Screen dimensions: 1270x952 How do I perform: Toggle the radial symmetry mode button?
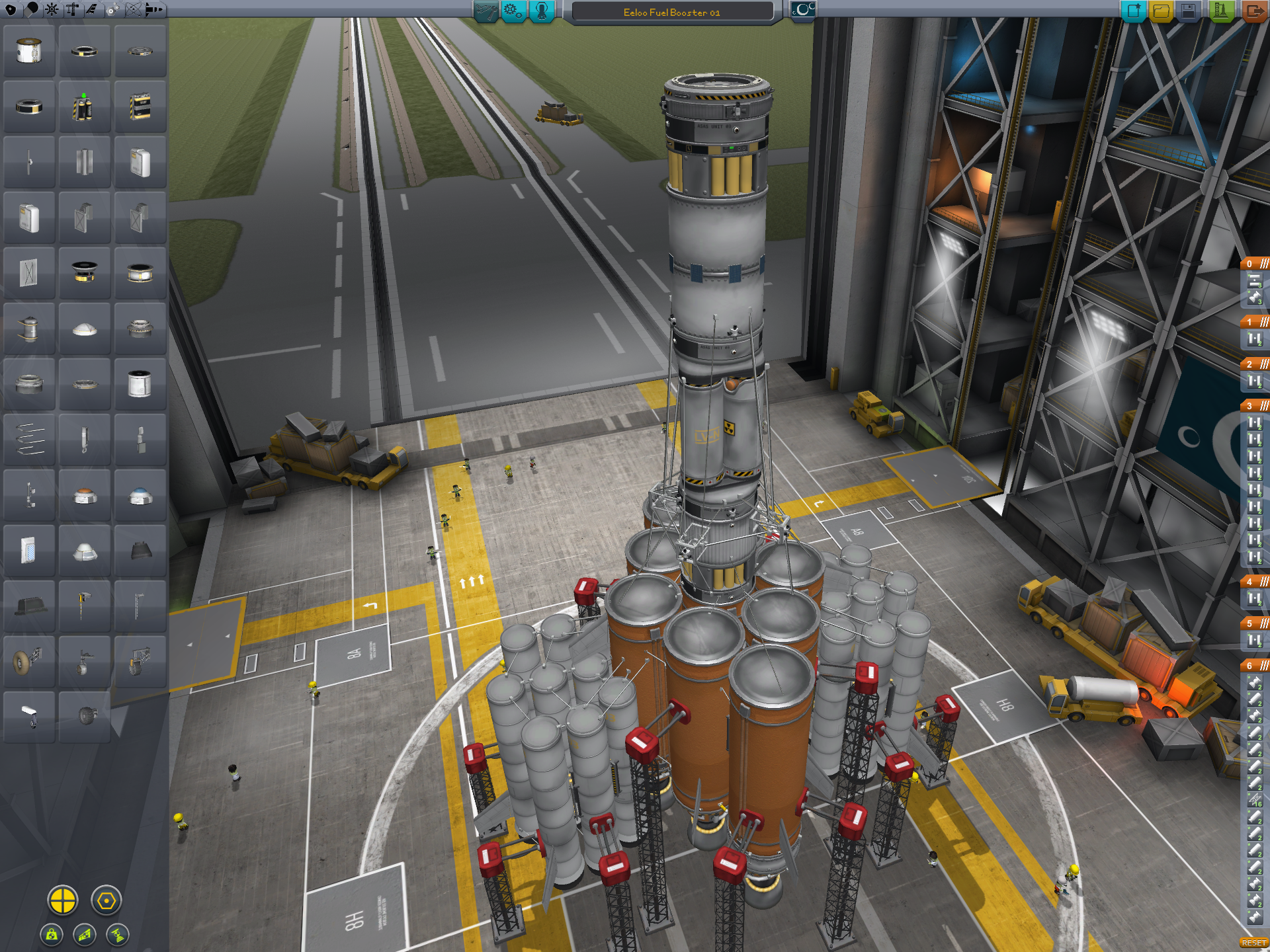[x=63, y=900]
